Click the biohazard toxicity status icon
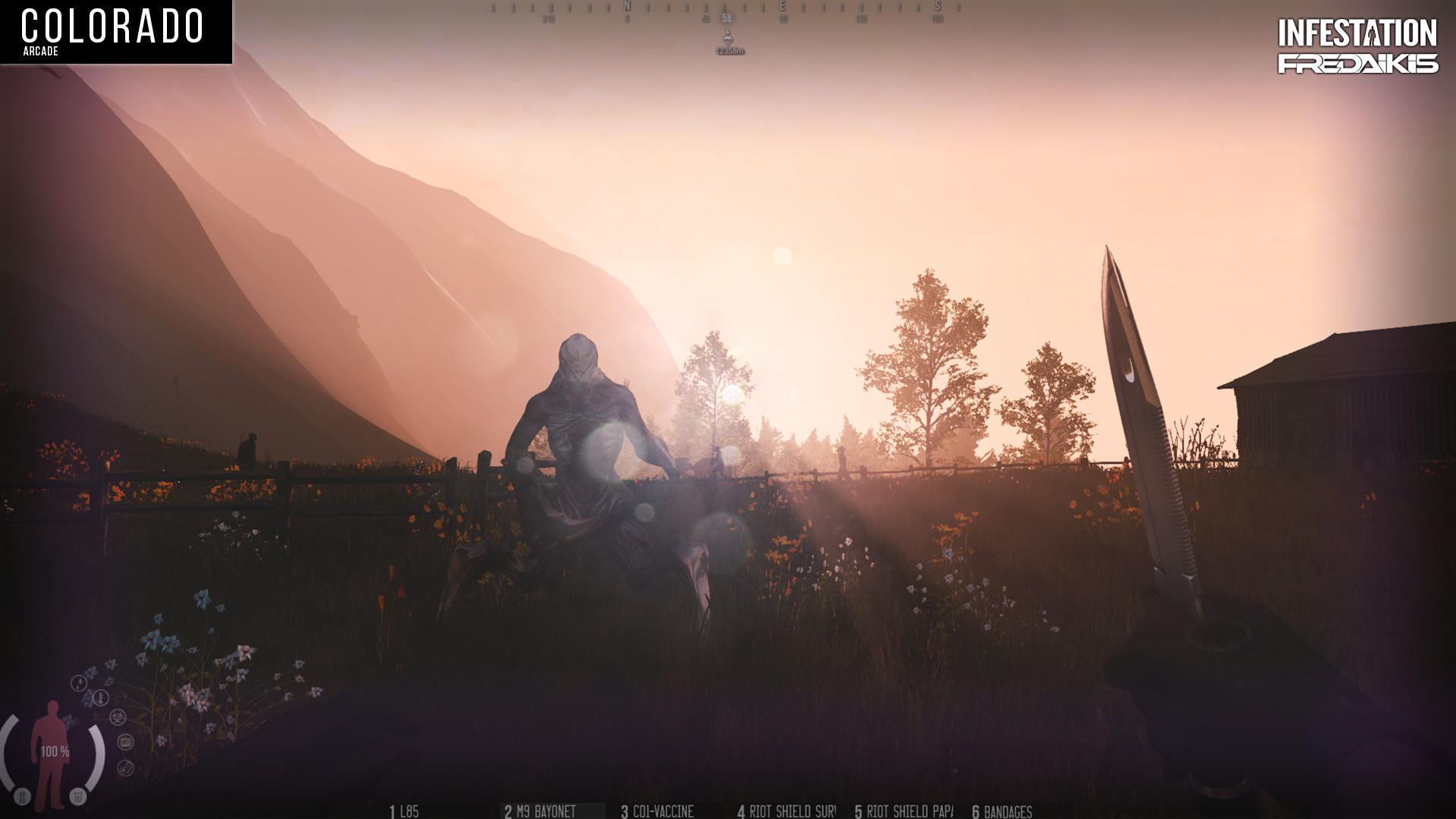The height and width of the screenshot is (819, 1456). coord(118,717)
